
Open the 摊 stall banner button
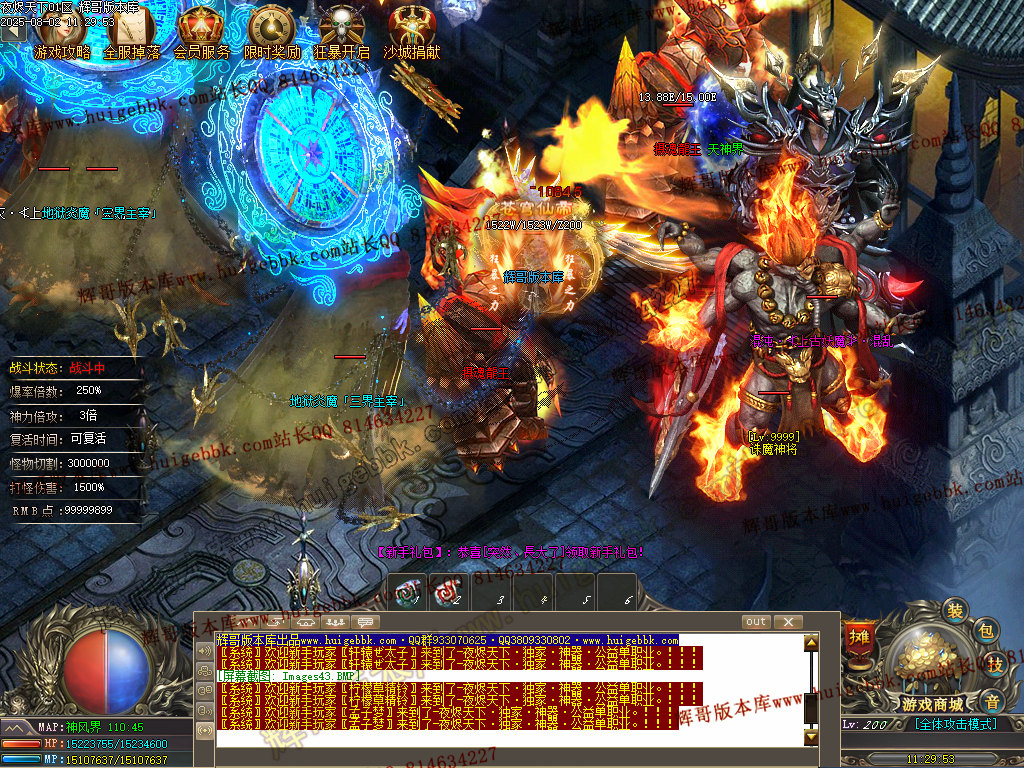click(x=858, y=637)
